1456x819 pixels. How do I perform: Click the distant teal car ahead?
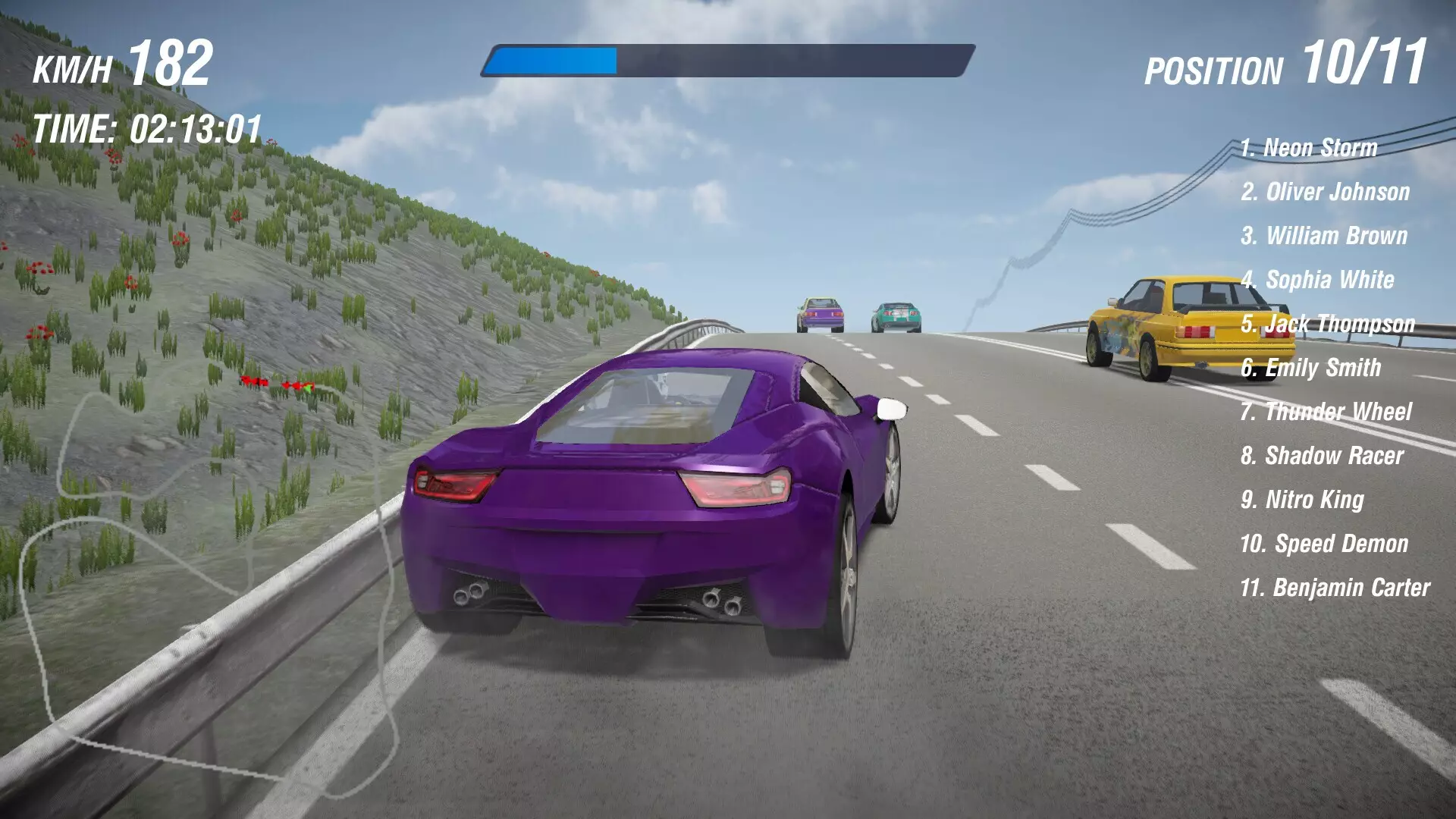(896, 315)
